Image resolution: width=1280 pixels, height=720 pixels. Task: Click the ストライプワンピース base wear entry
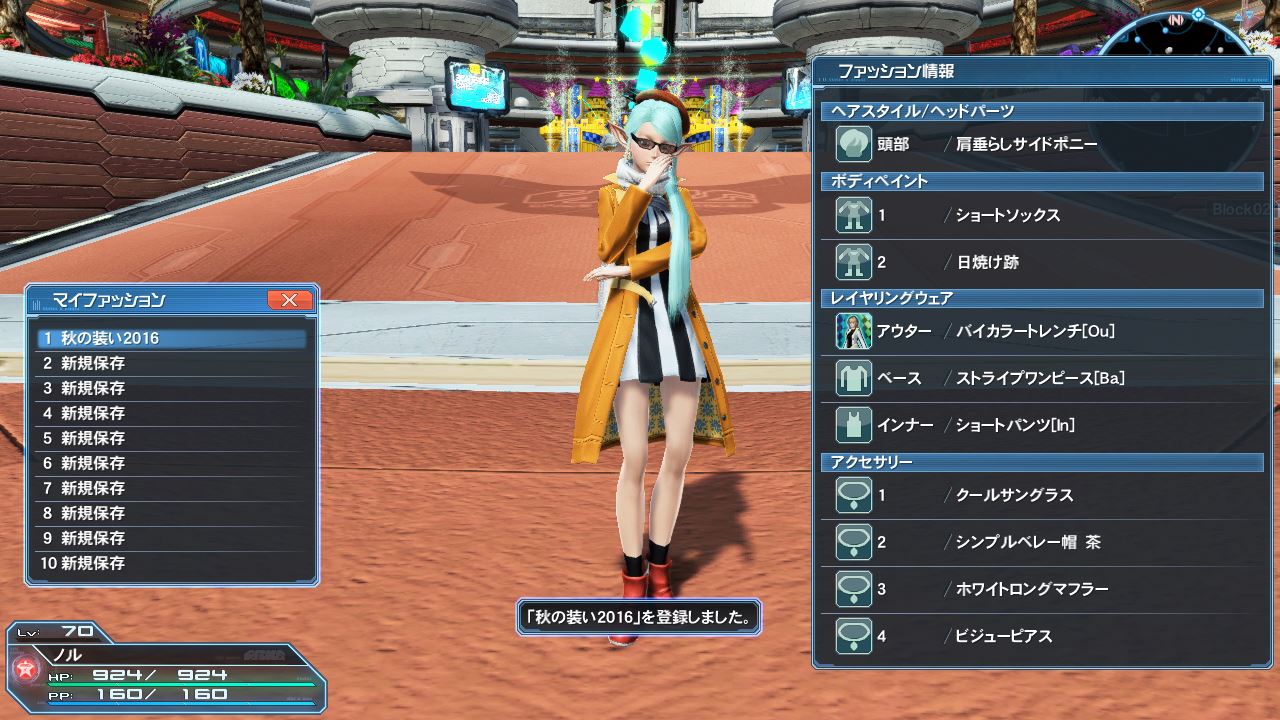coord(1040,378)
